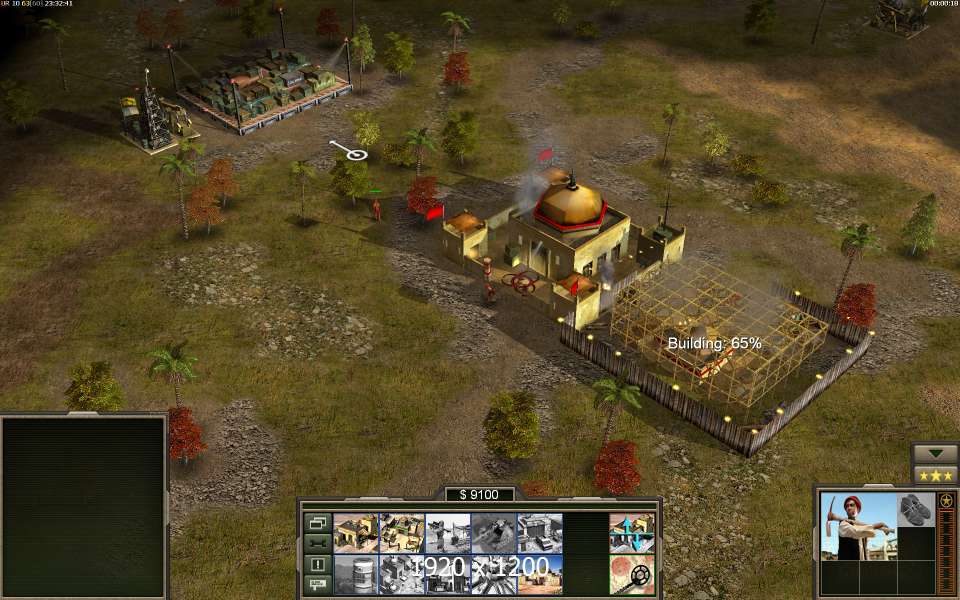The height and width of the screenshot is (600, 960).
Task: Pick the Stinger Site build icon
Action: point(446,533)
